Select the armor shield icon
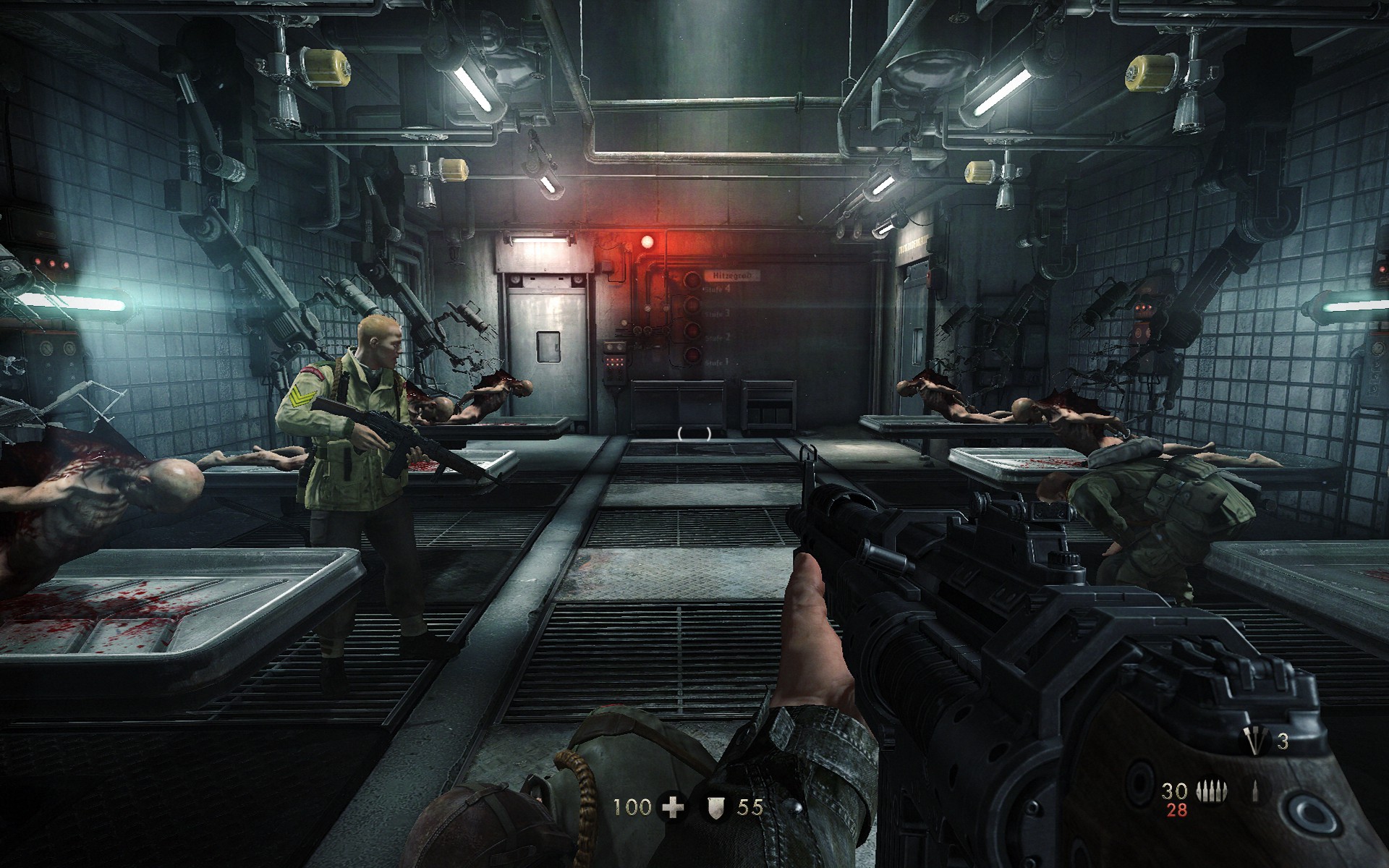The height and width of the screenshot is (868, 1389). [715, 807]
